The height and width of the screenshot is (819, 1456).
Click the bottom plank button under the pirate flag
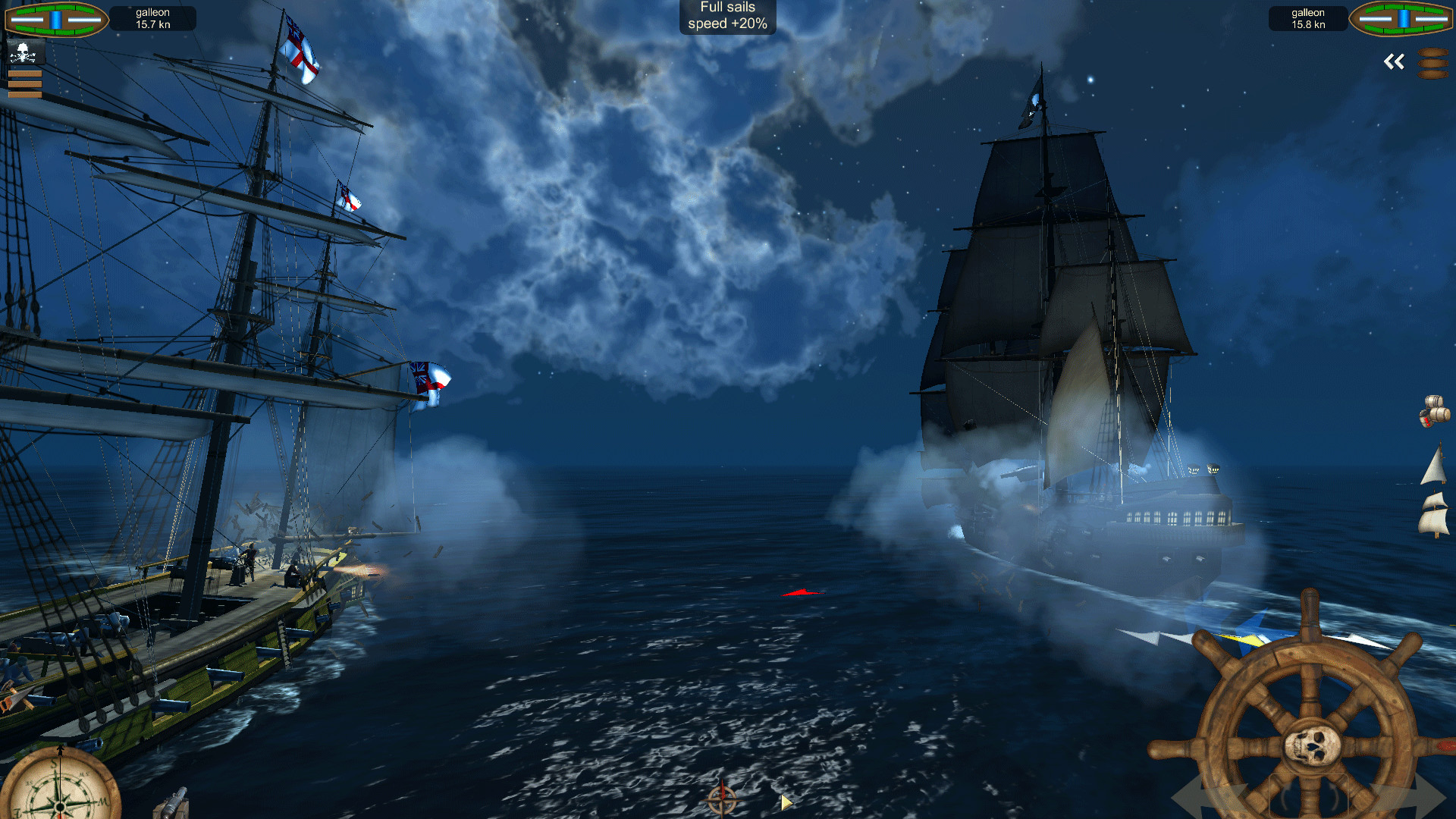coord(24,96)
